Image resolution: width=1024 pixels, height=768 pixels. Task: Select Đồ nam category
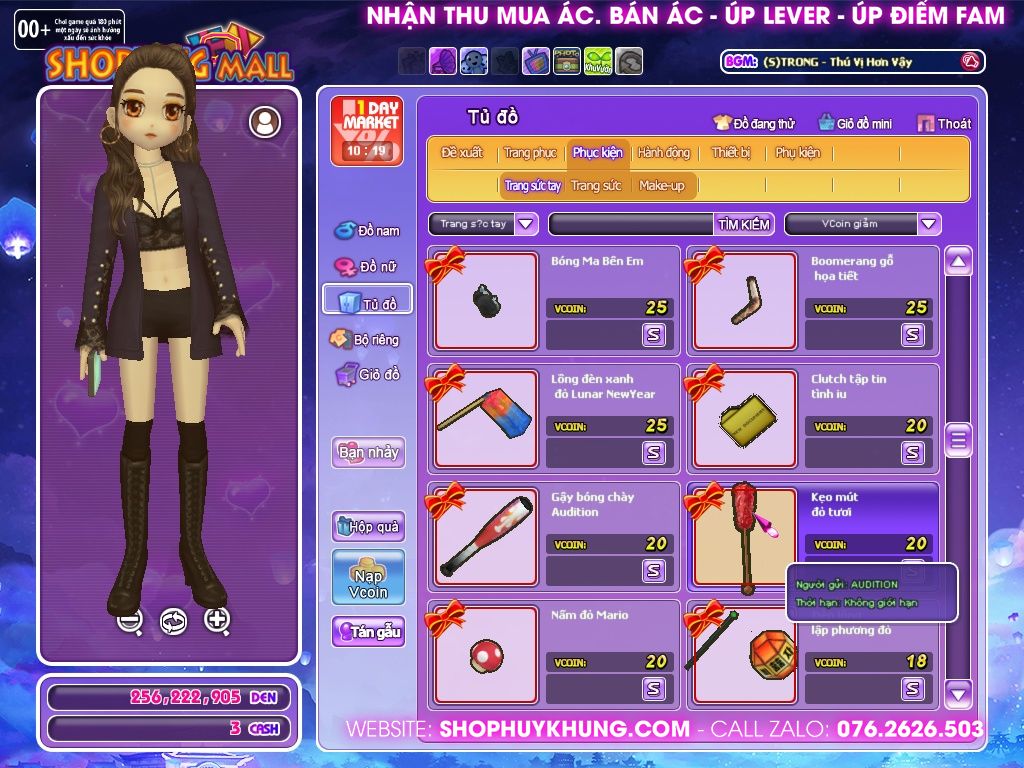[367, 231]
